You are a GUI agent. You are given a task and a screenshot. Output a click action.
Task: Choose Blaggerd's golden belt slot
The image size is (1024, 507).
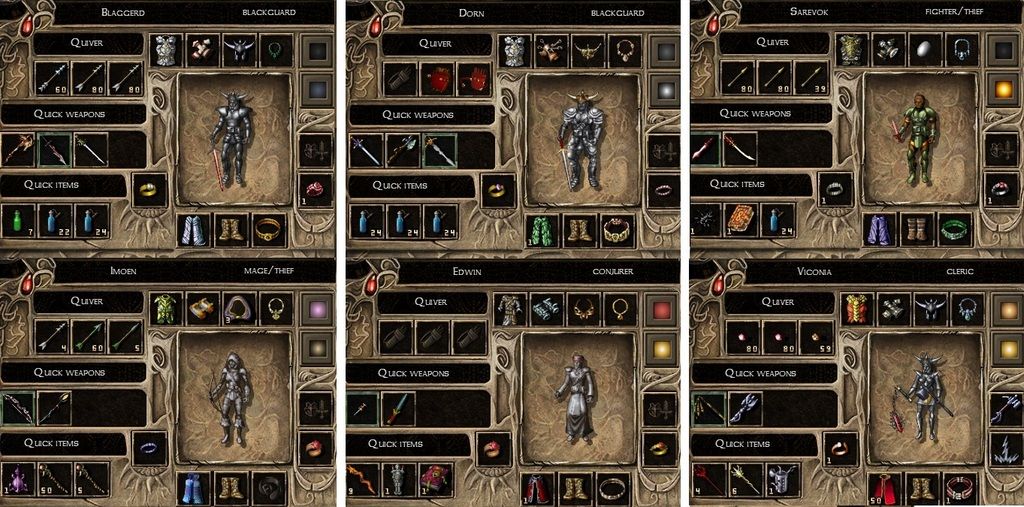tap(268, 230)
